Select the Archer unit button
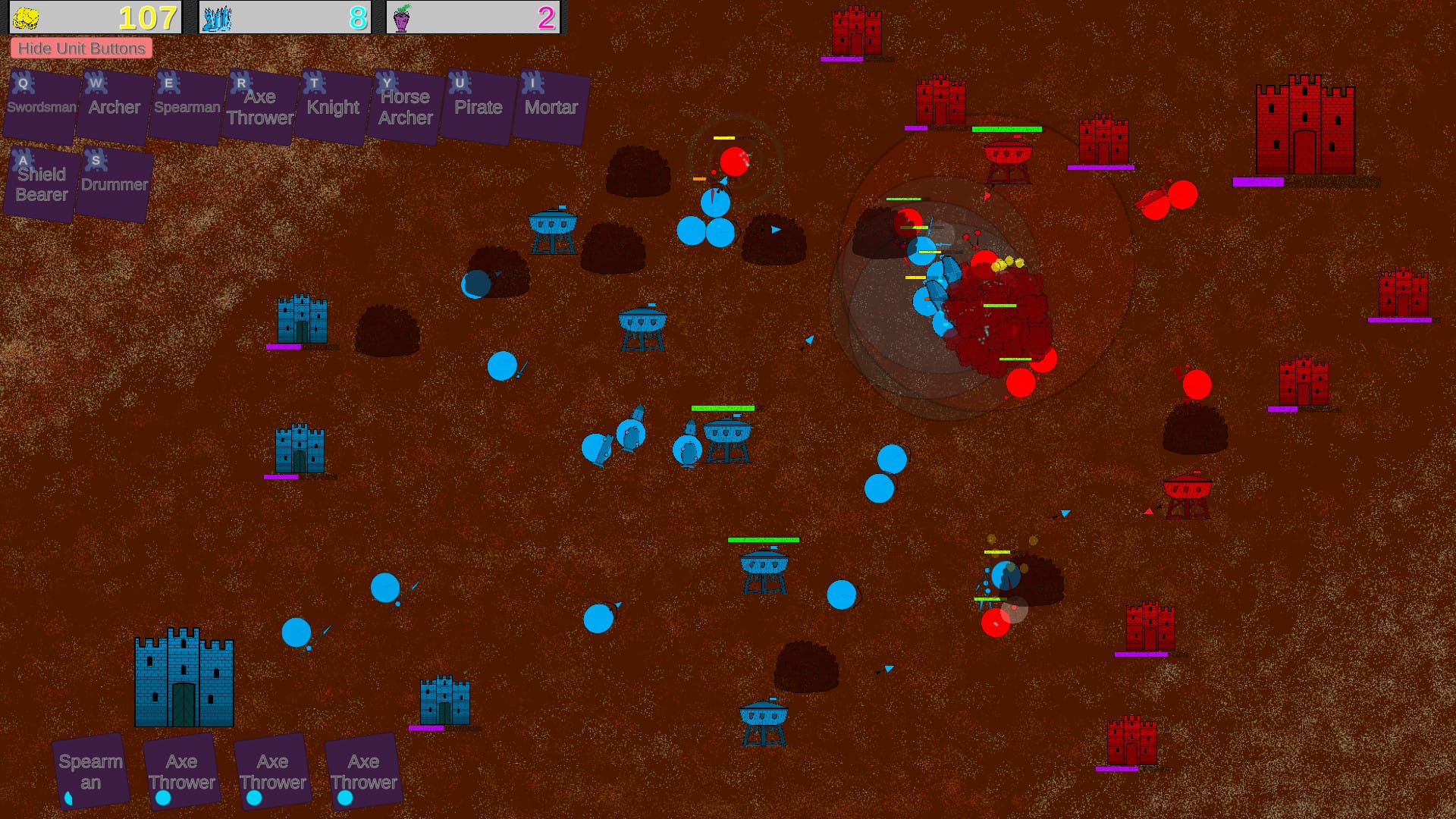The height and width of the screenshot is (819, 1456). [115, 107]
